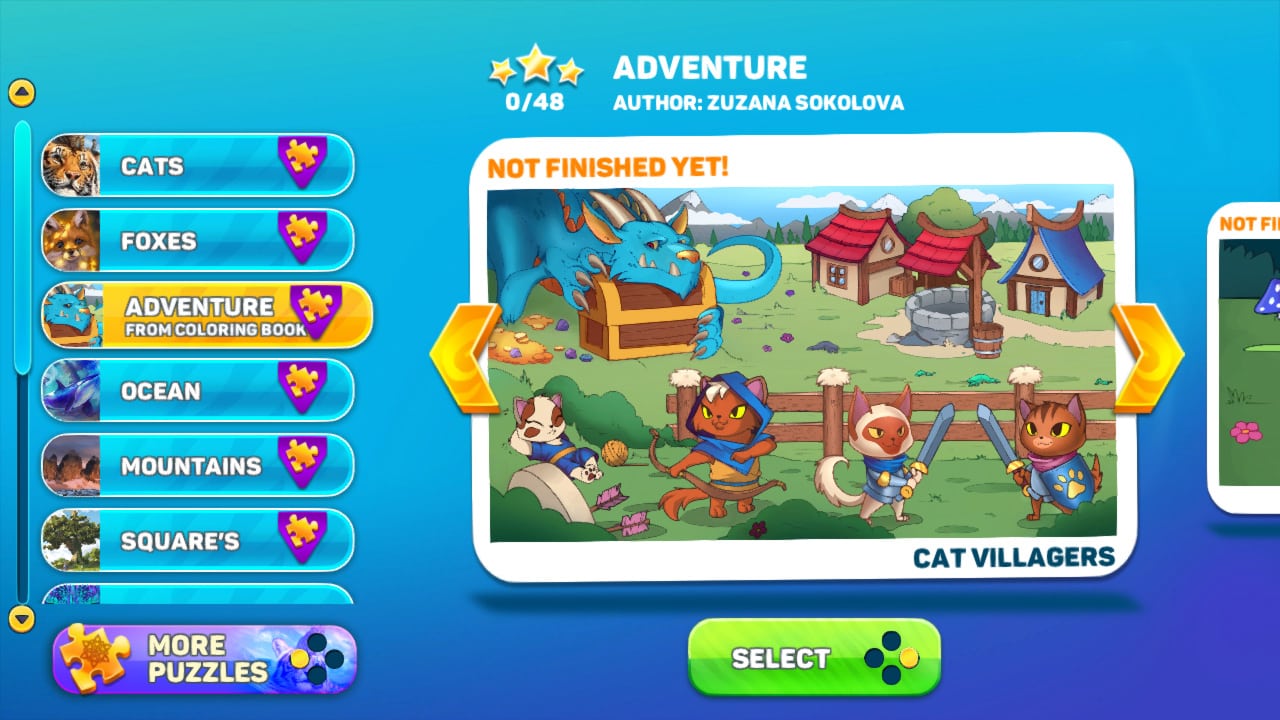Click the puzzle piece icon on MORE PUZZLES
This screenshot has height=720, width=1280.
[95, 658]
